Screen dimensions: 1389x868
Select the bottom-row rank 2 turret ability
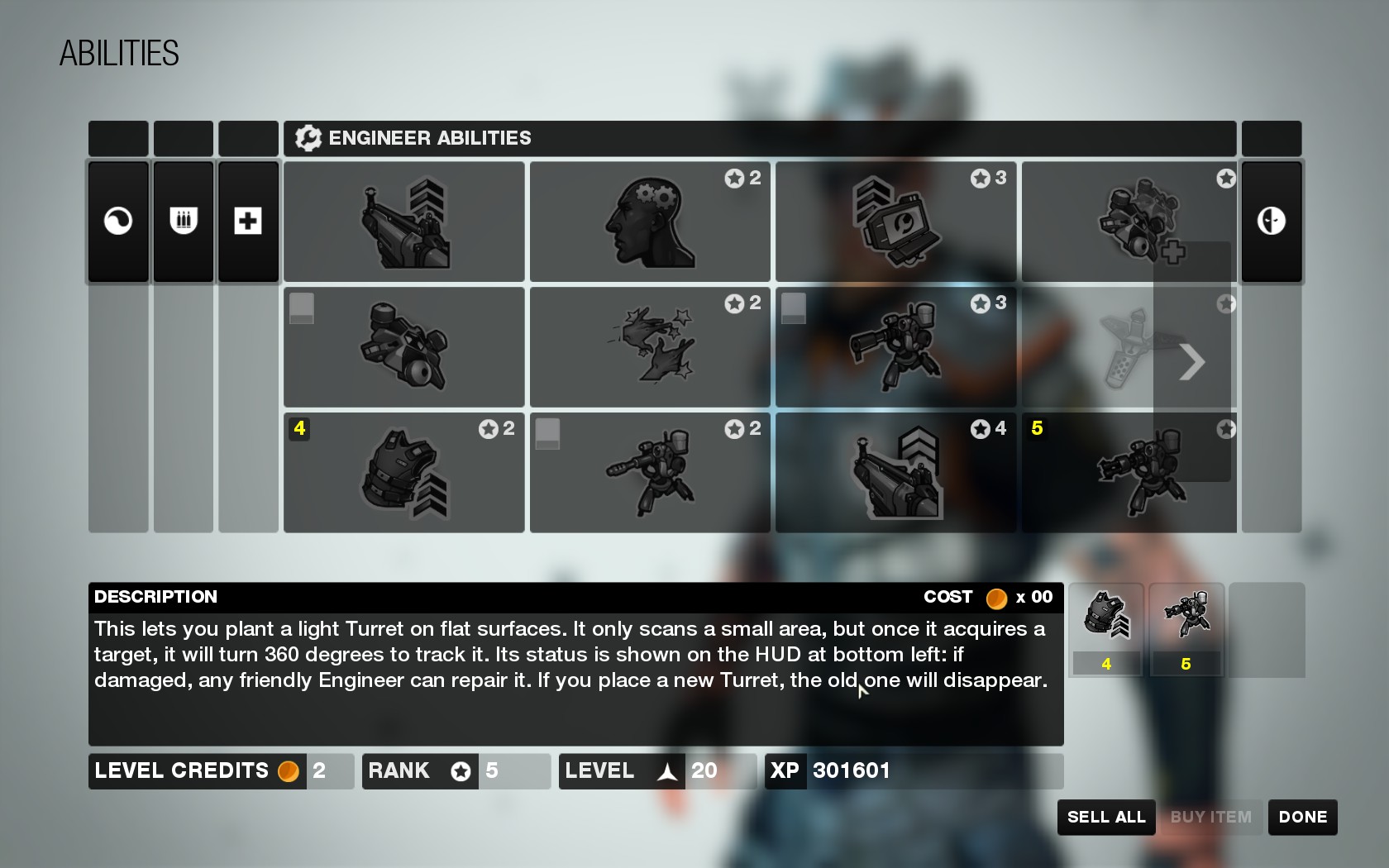click(650, 473)
